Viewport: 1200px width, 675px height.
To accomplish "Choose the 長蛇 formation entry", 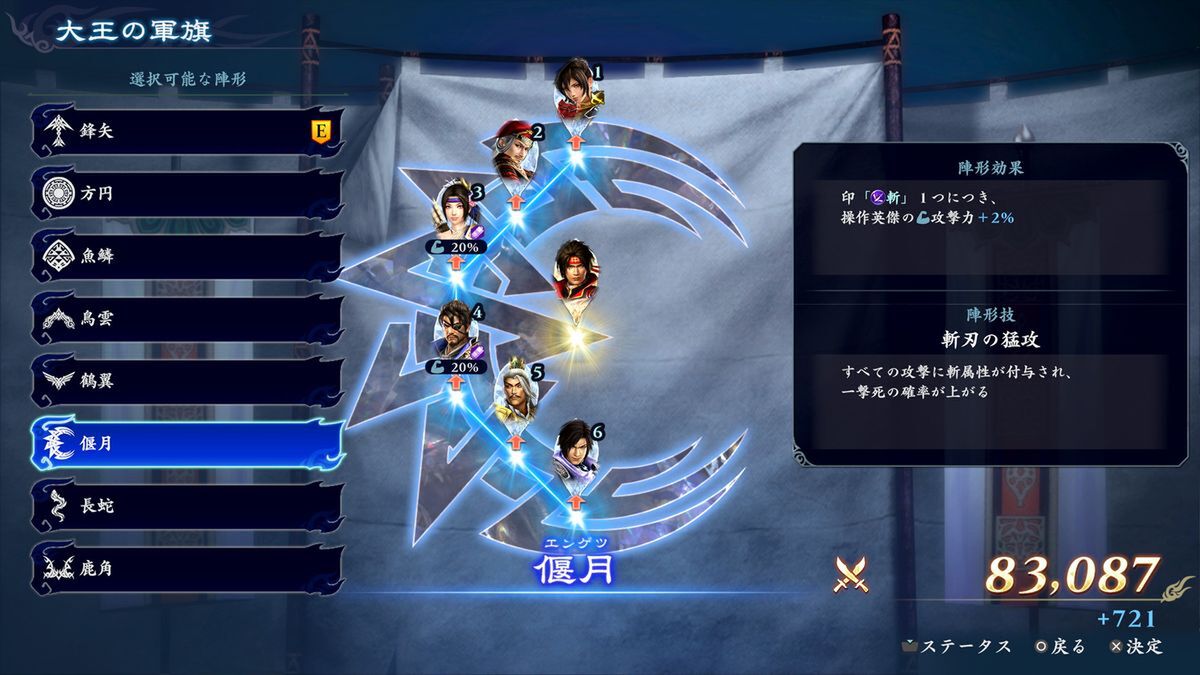I will (185, 506).
